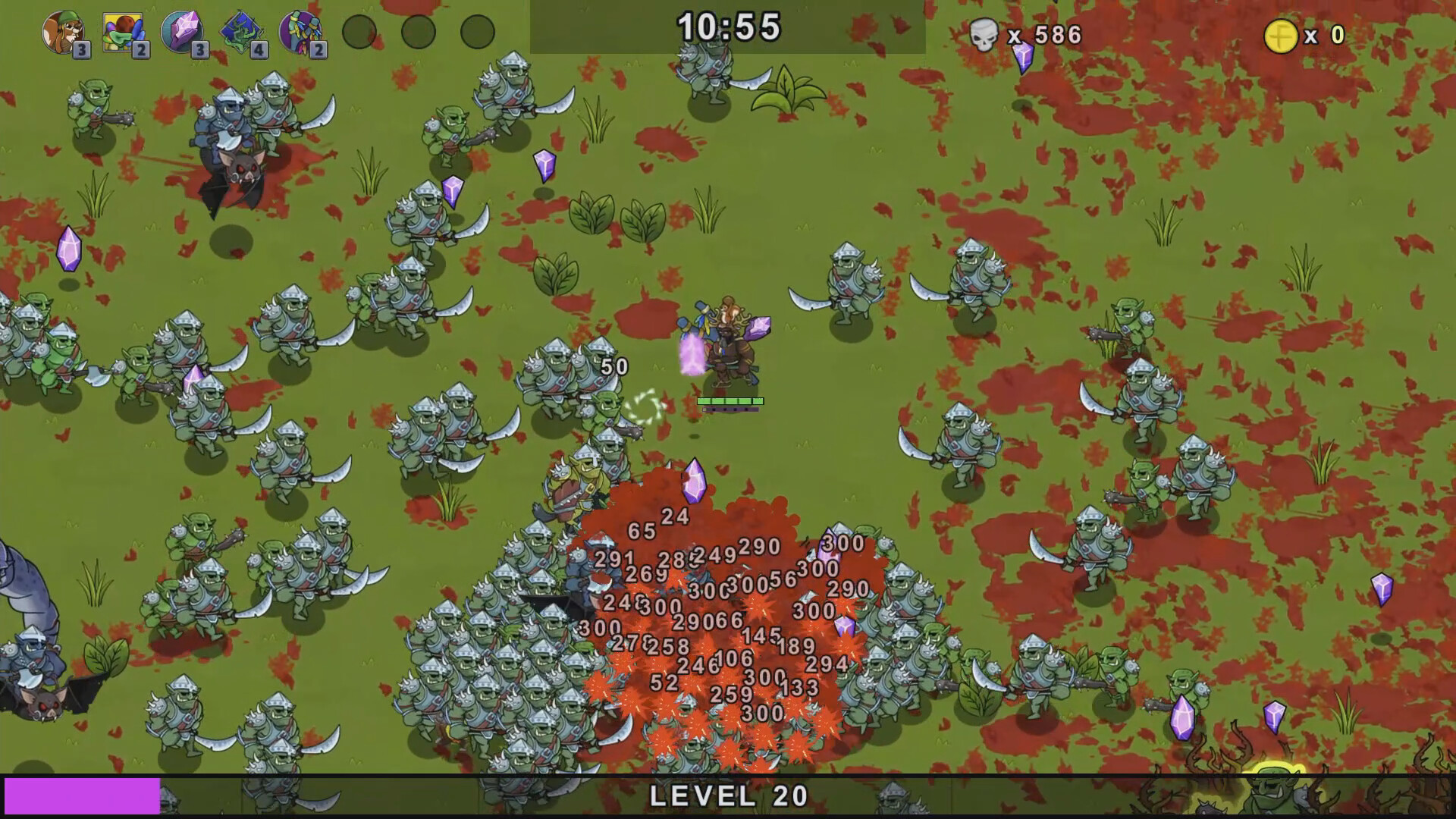Click the green dragon ability icon
Screen dimensions: 1456x819
coord(241,32)
